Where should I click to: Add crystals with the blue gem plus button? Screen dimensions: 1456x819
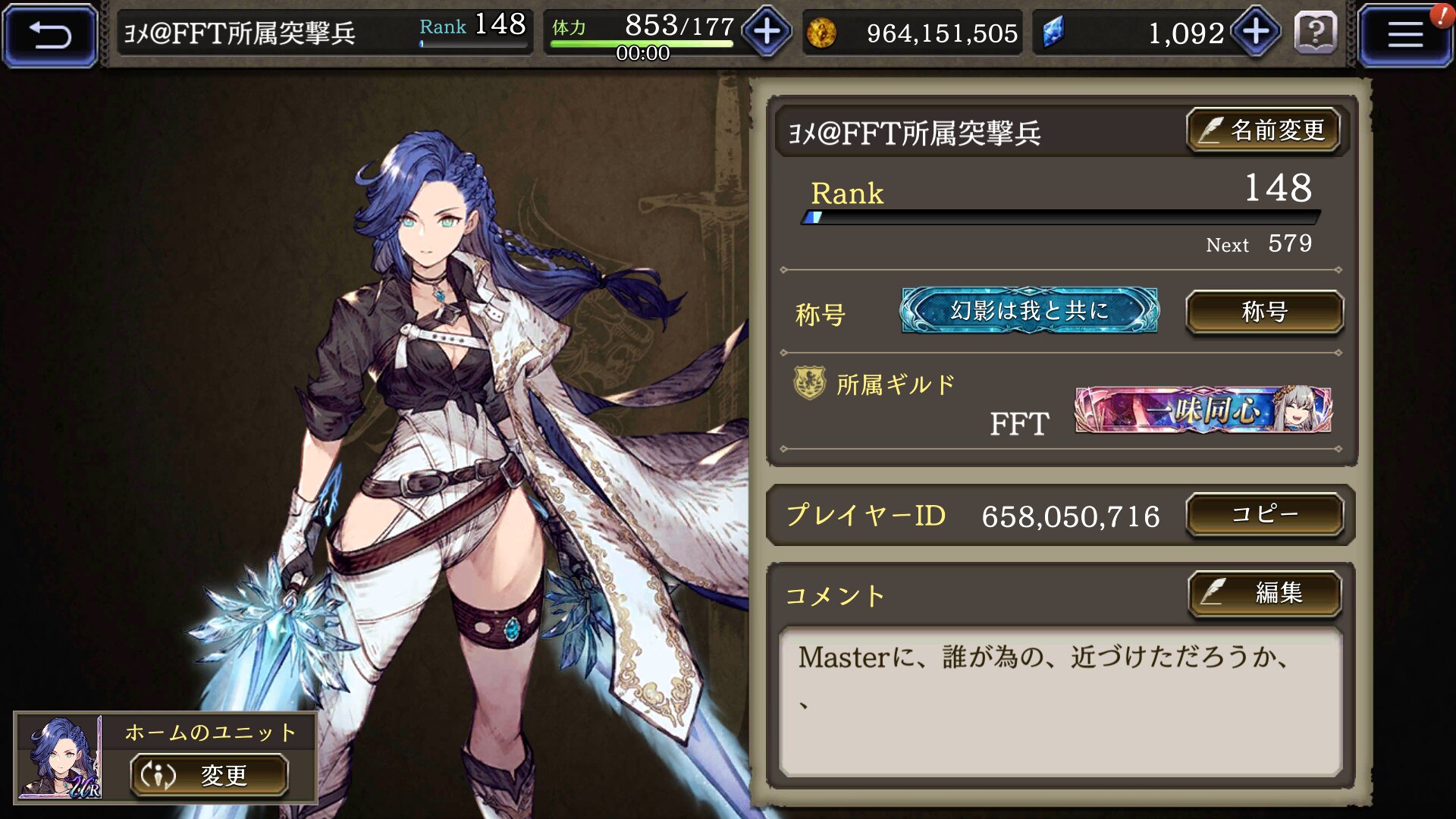point(1256,32)
